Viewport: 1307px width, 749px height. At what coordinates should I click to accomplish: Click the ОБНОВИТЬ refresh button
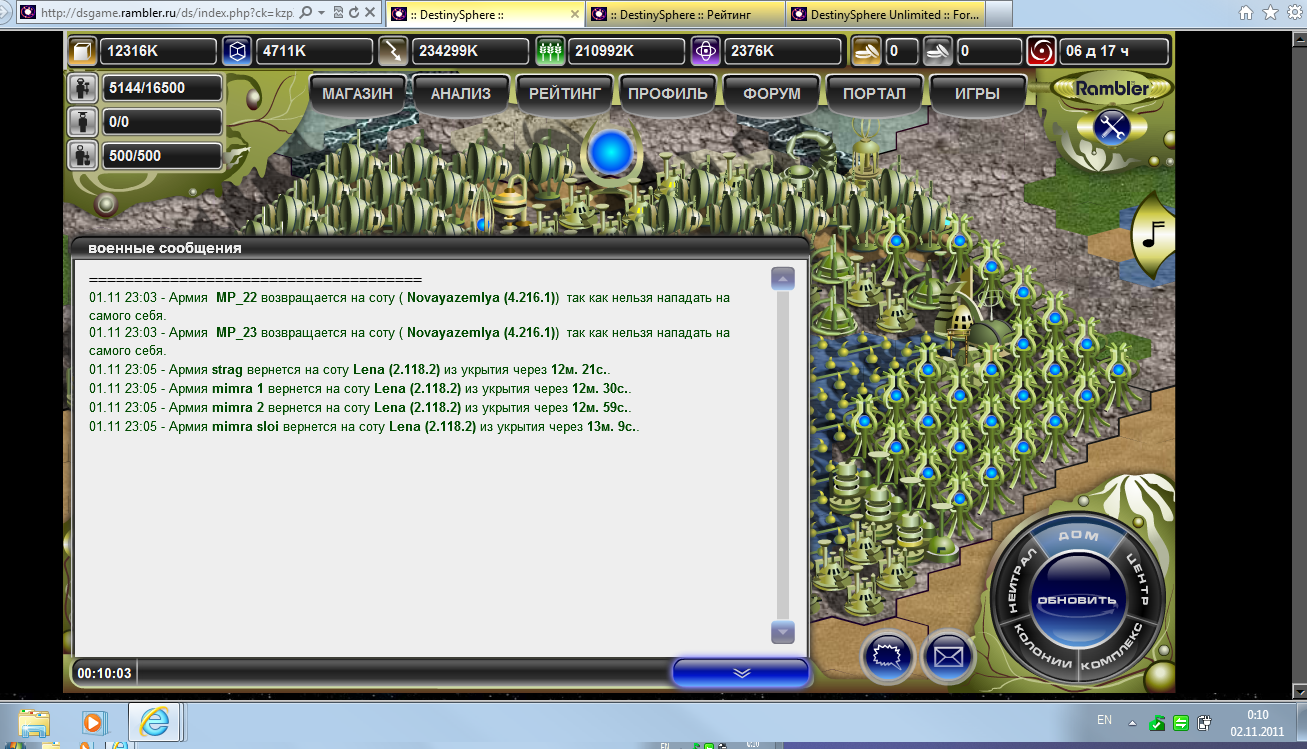click(1076, 600)
